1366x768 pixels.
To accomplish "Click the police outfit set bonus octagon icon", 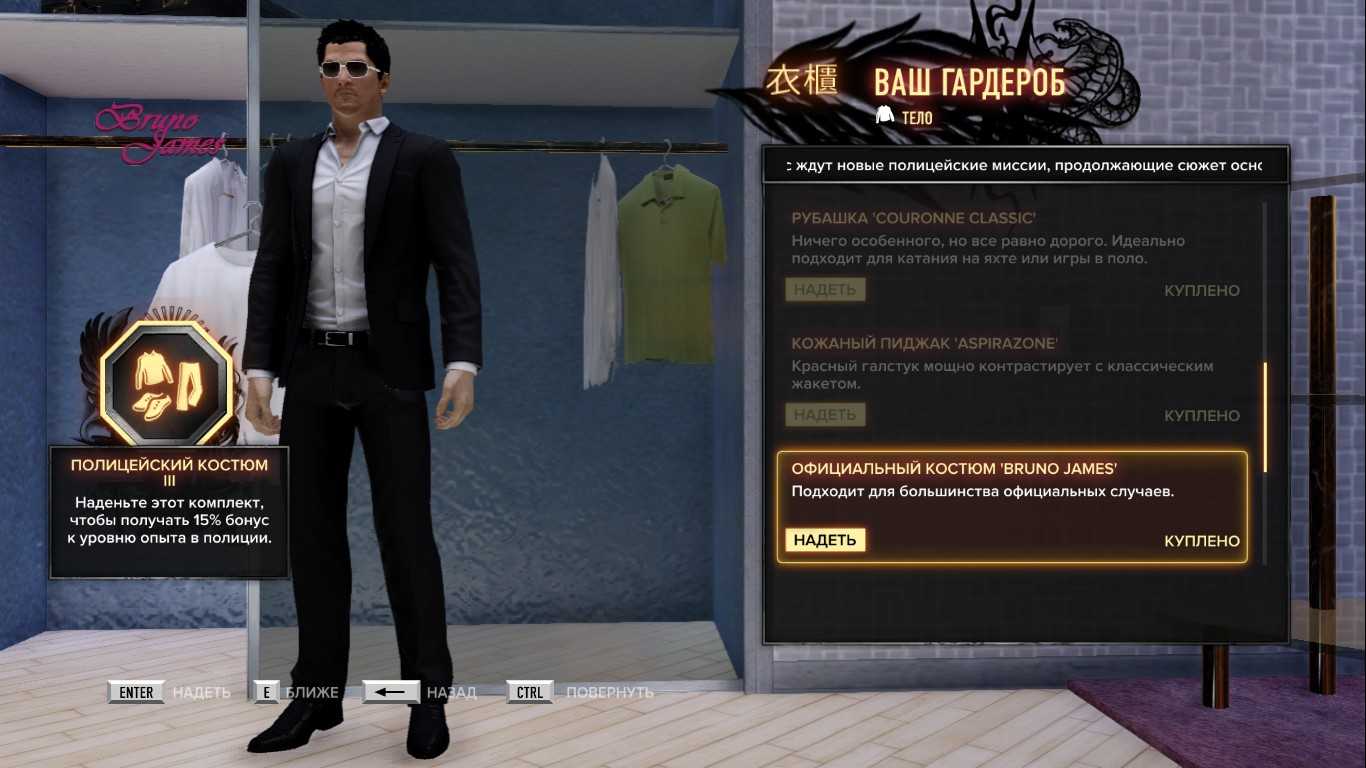I will pyautogui.click(x=166, y=382).
